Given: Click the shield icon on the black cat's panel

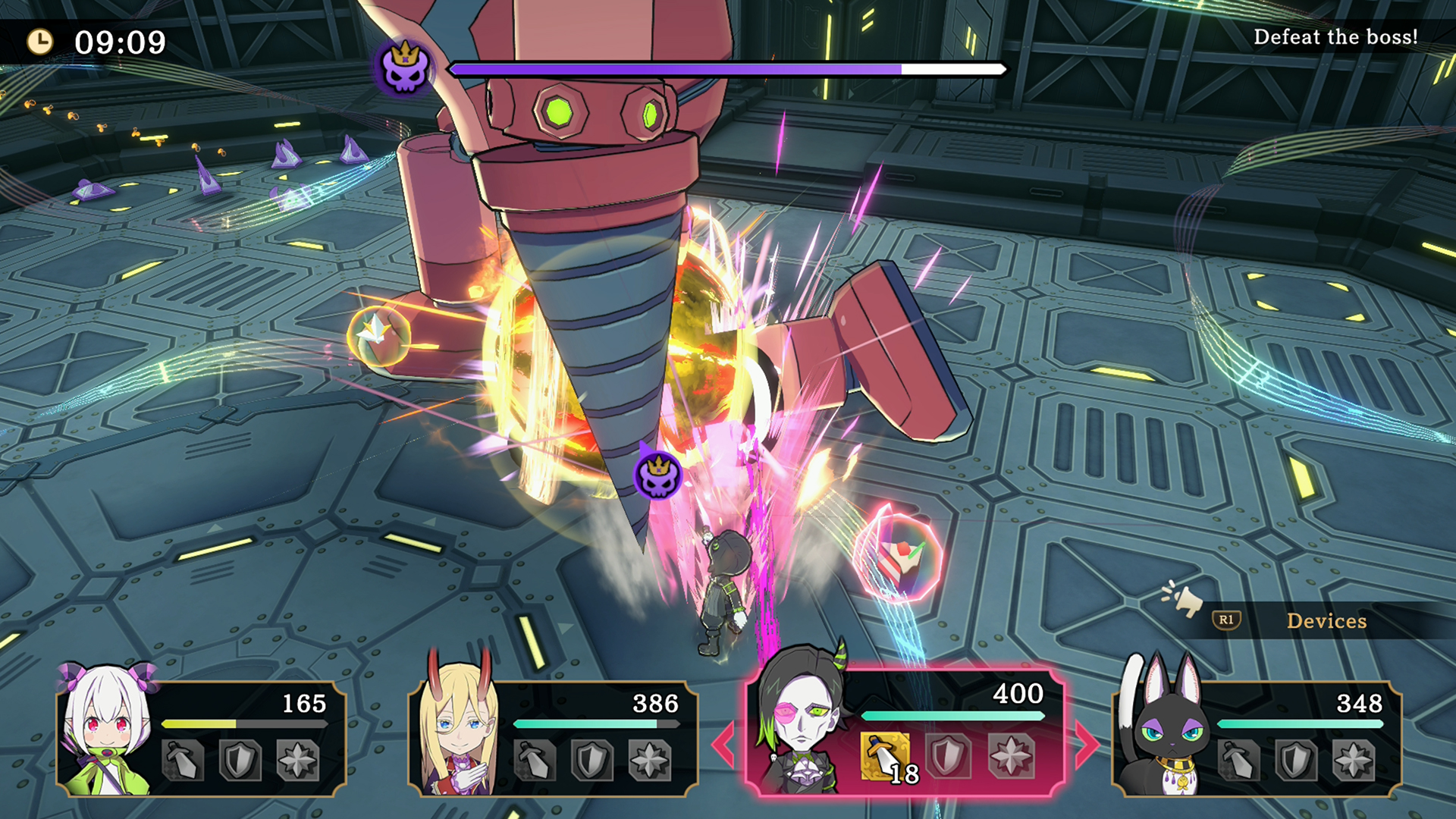Looking at the screenshot, I should 1297,760.
